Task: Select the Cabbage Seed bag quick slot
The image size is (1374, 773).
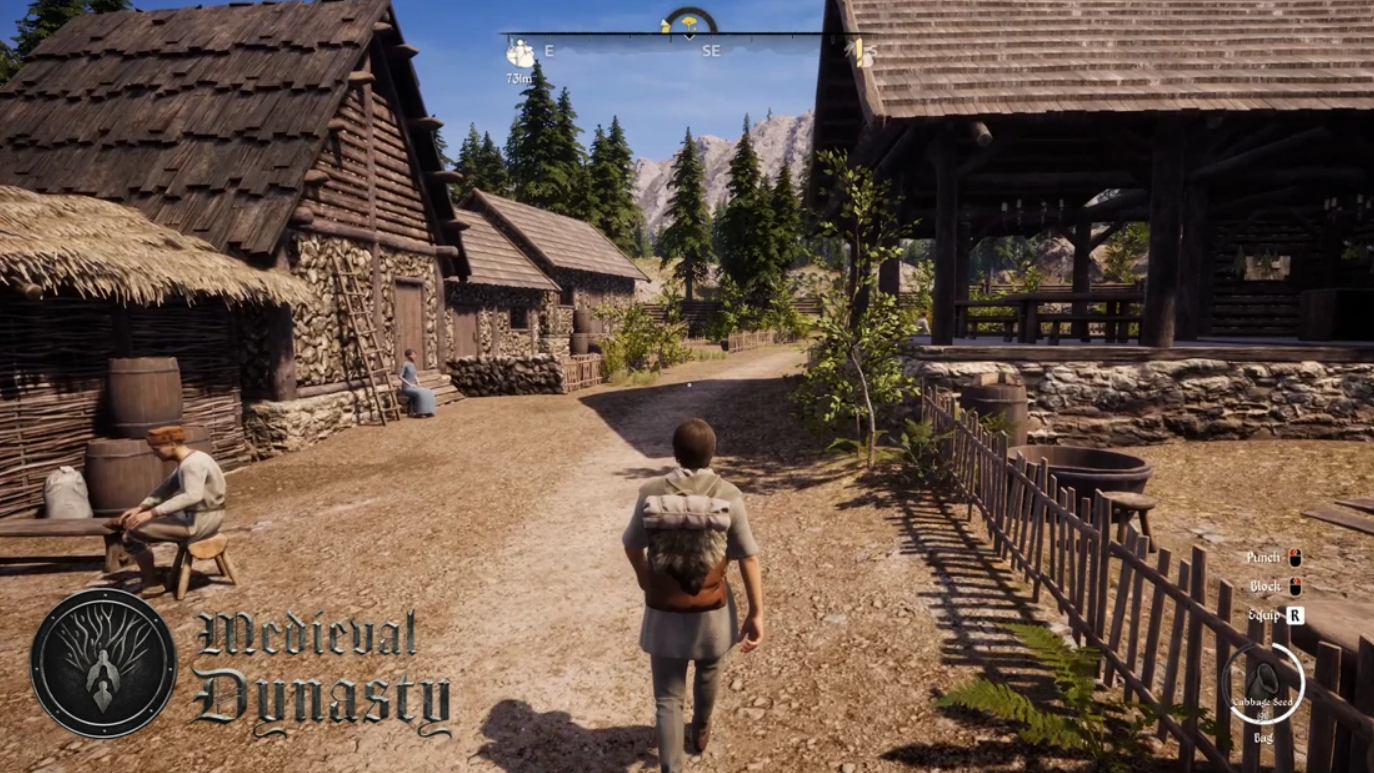Action: tap(1262, 684)
